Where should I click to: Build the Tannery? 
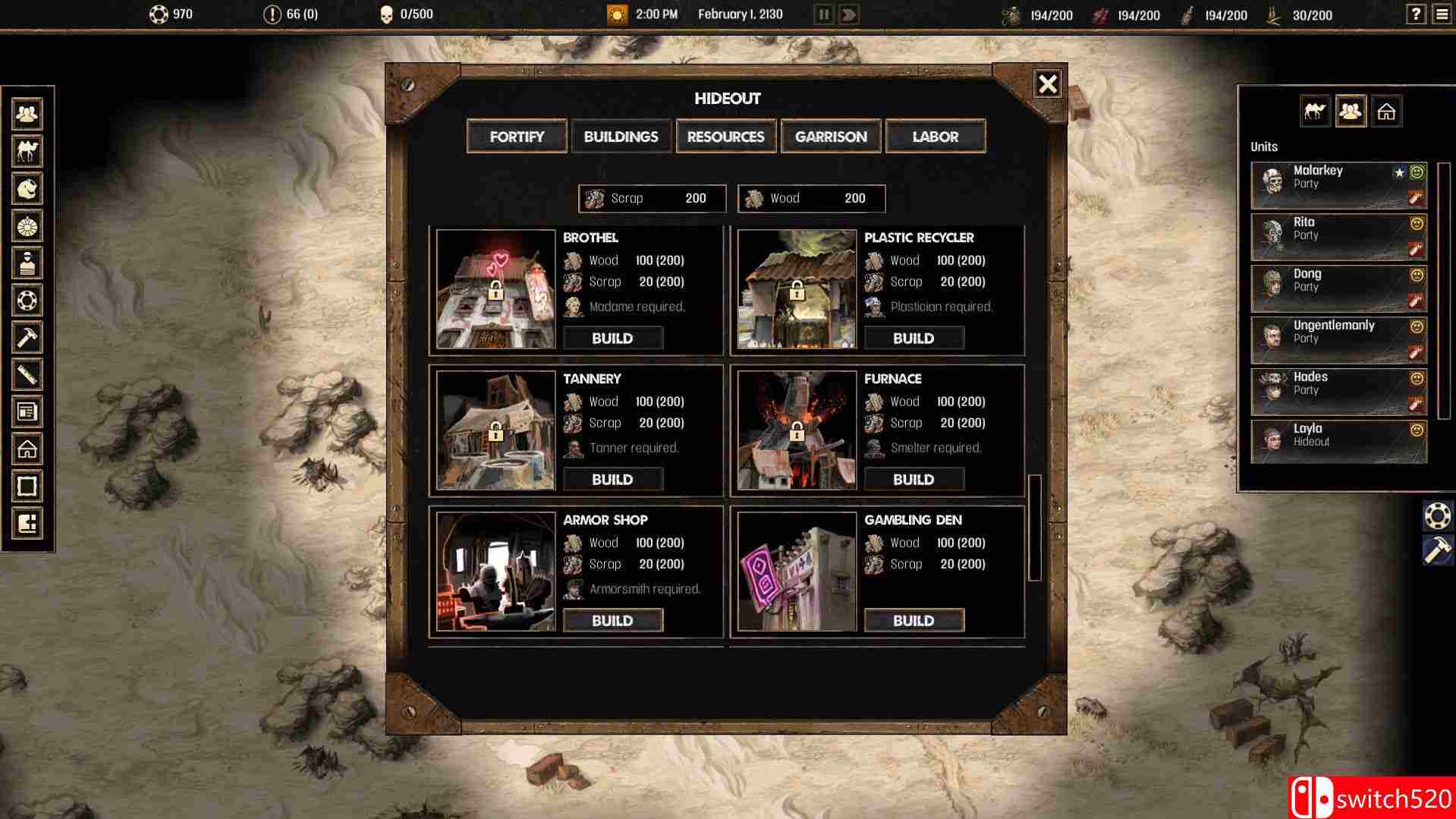(612, 480)
